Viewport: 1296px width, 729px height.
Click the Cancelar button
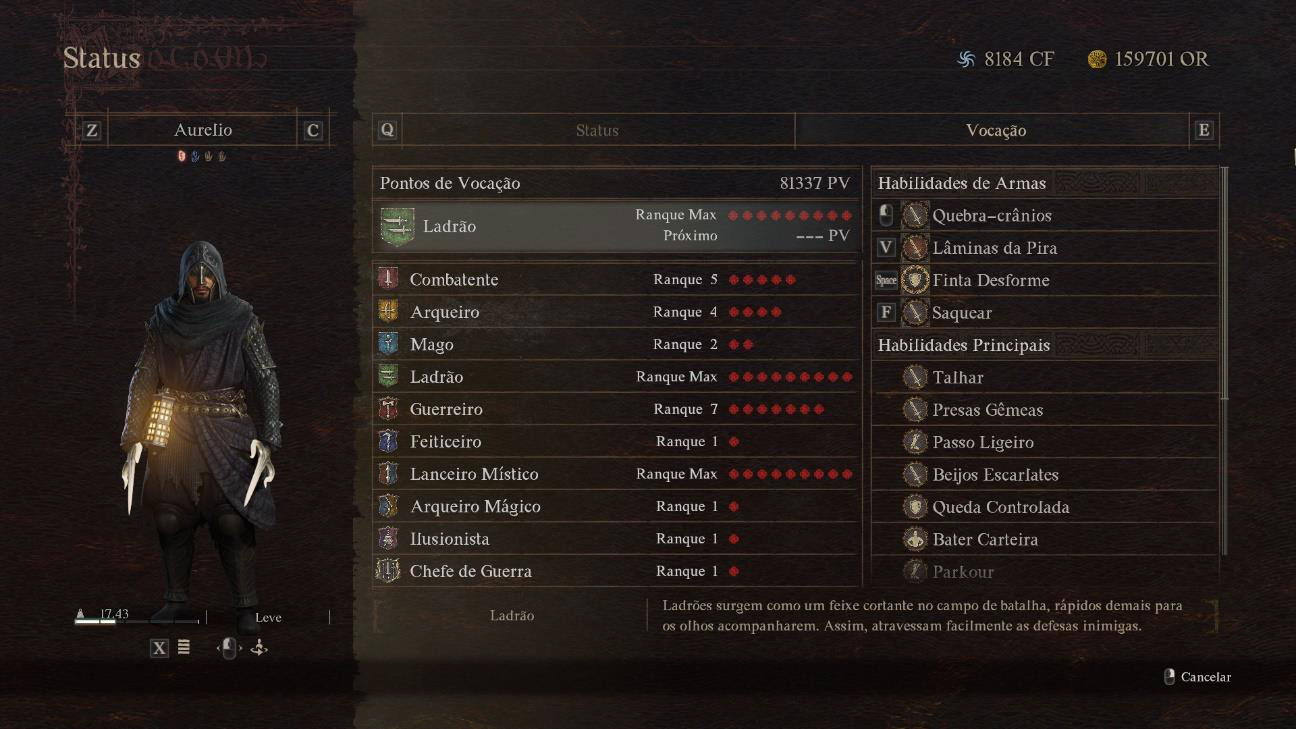pos(1198,677)
